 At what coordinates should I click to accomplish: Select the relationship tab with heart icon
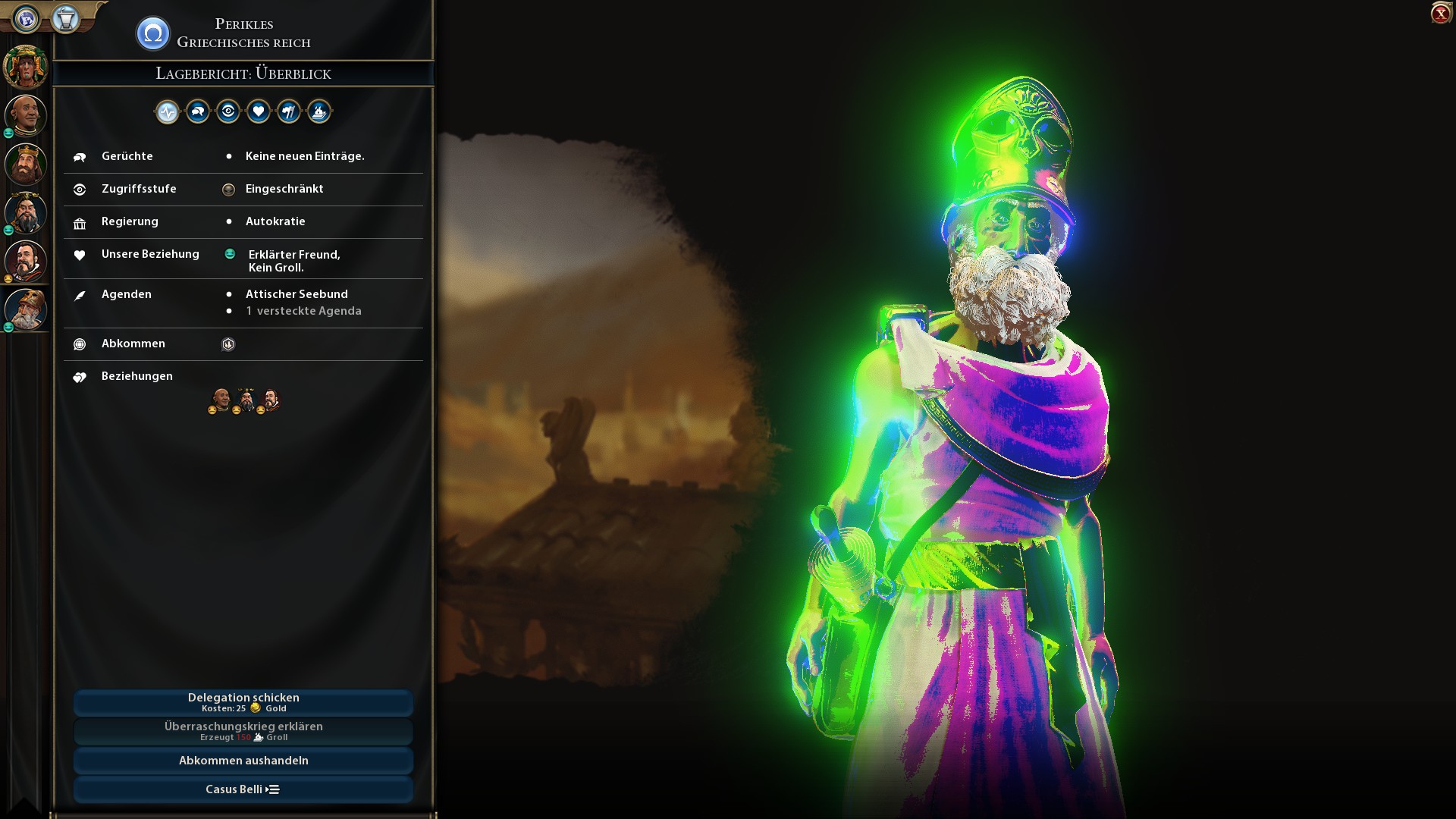coord(259,112)
